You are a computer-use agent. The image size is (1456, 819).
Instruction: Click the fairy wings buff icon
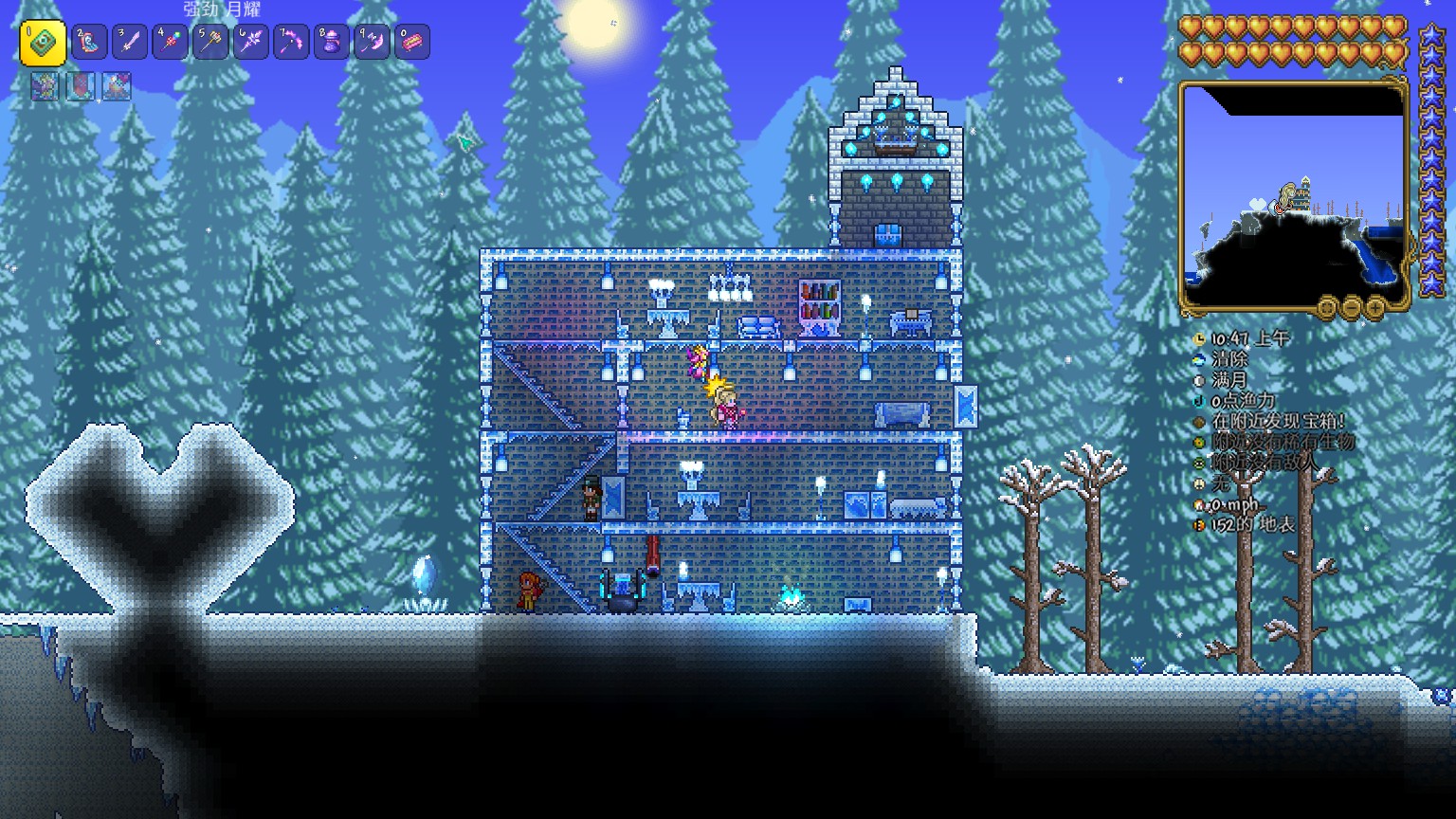point(45,86)
